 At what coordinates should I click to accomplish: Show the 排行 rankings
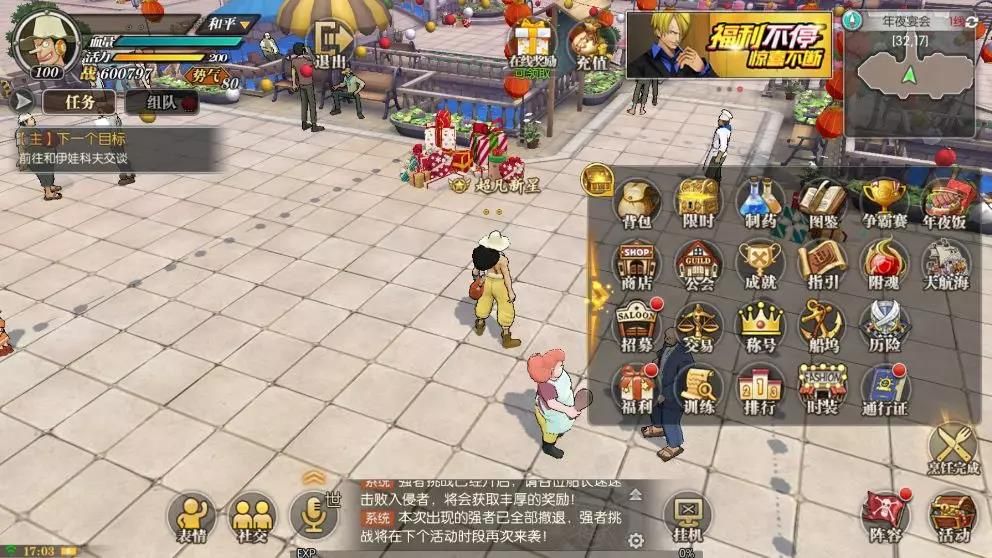[760, 390]
